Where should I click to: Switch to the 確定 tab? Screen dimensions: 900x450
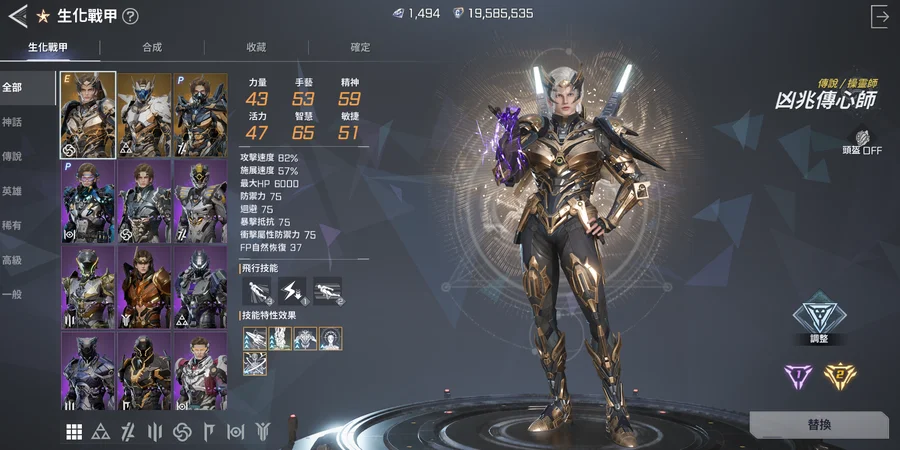tap(360, 47)
